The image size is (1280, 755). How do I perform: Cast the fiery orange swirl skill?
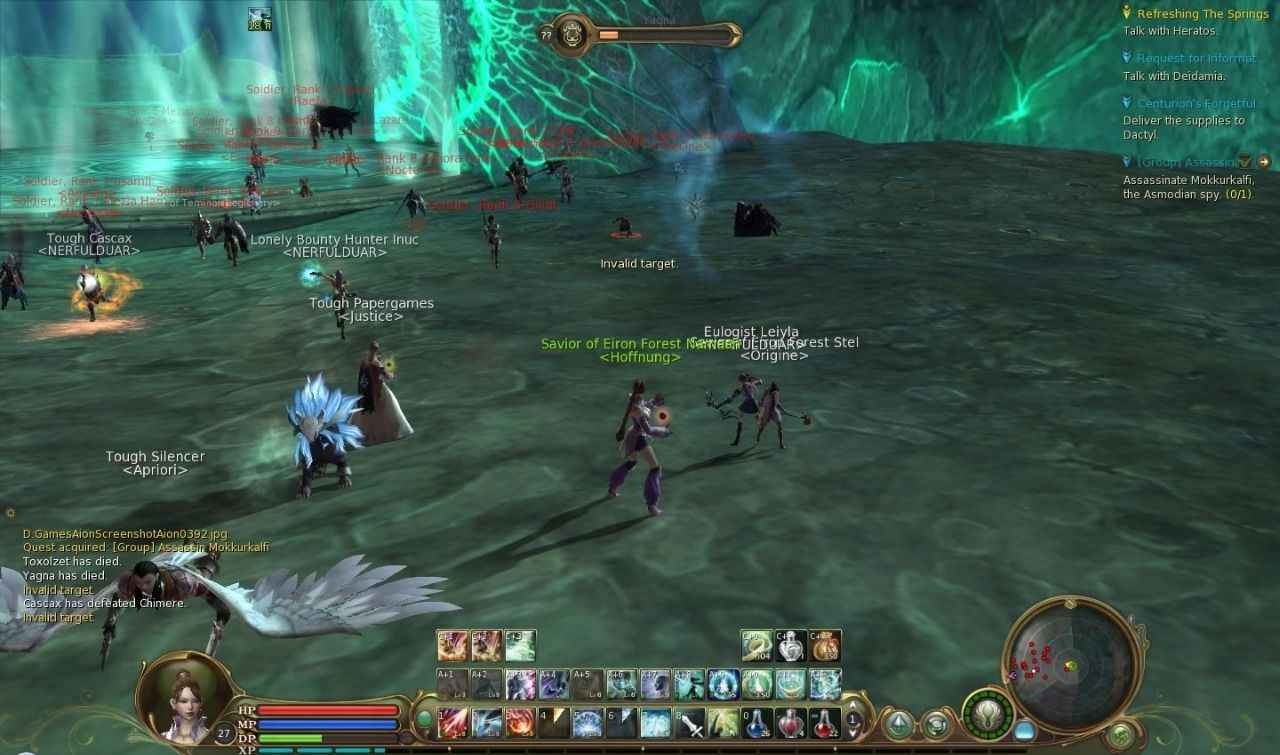coord(520,722)
